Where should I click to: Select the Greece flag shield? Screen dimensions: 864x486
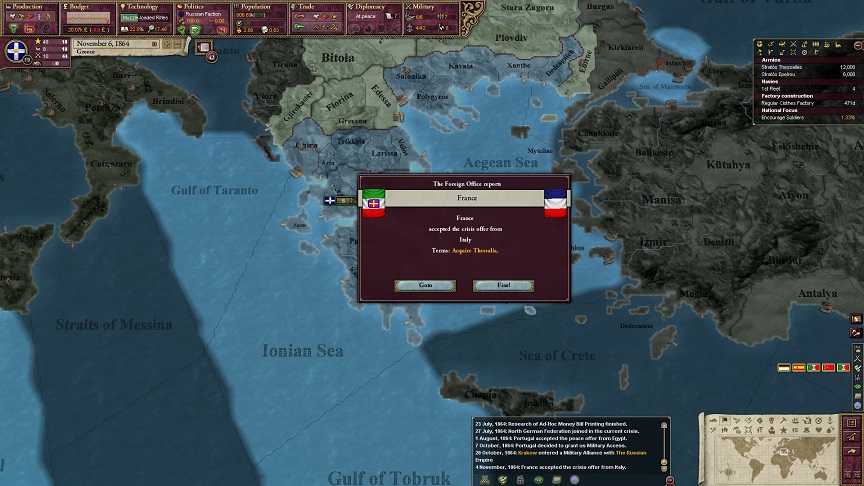(19, 53)
